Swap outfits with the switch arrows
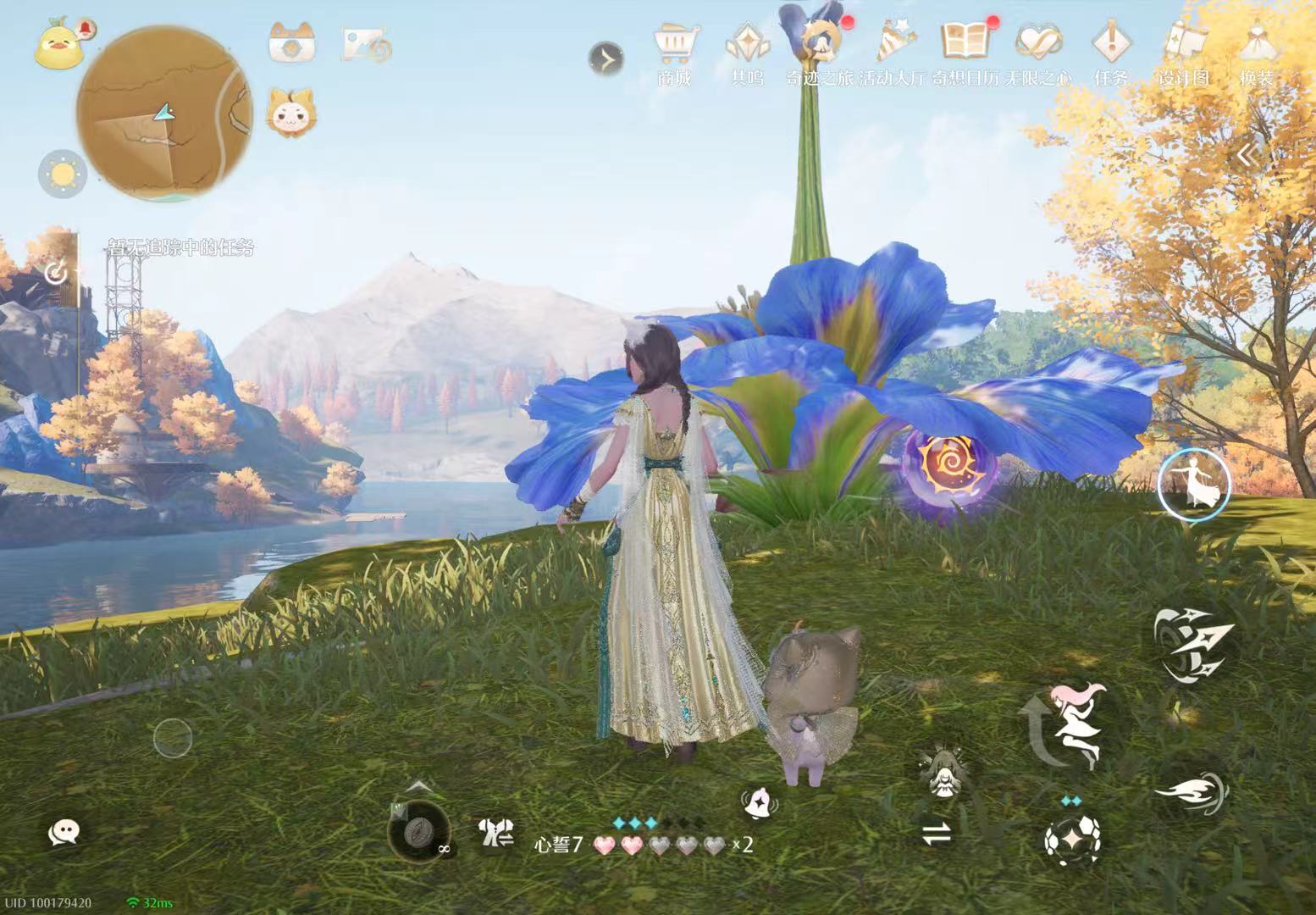1316x915 pixels. coord(937,835)
